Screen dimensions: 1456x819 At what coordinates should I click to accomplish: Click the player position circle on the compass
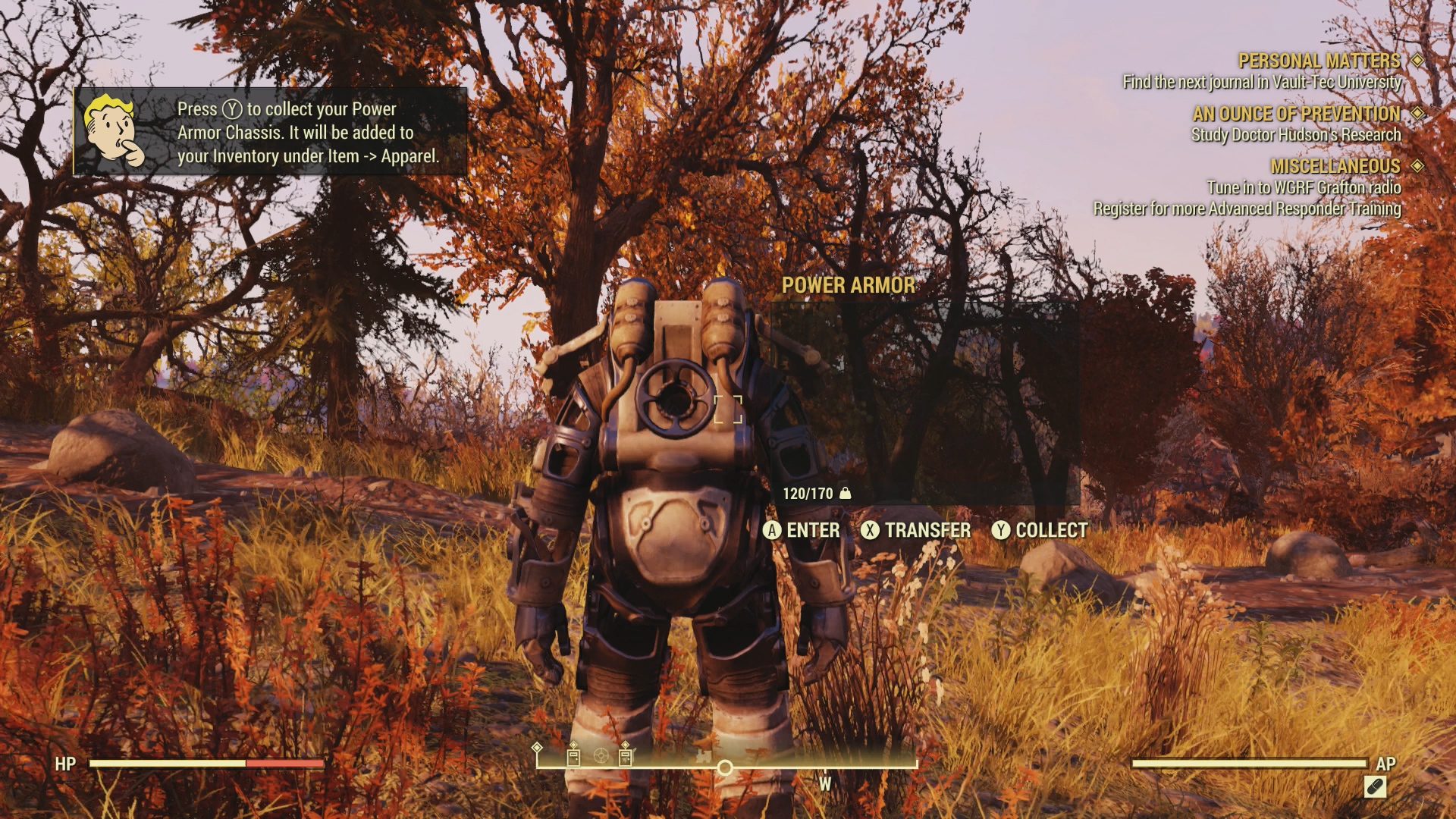(726, 768)
